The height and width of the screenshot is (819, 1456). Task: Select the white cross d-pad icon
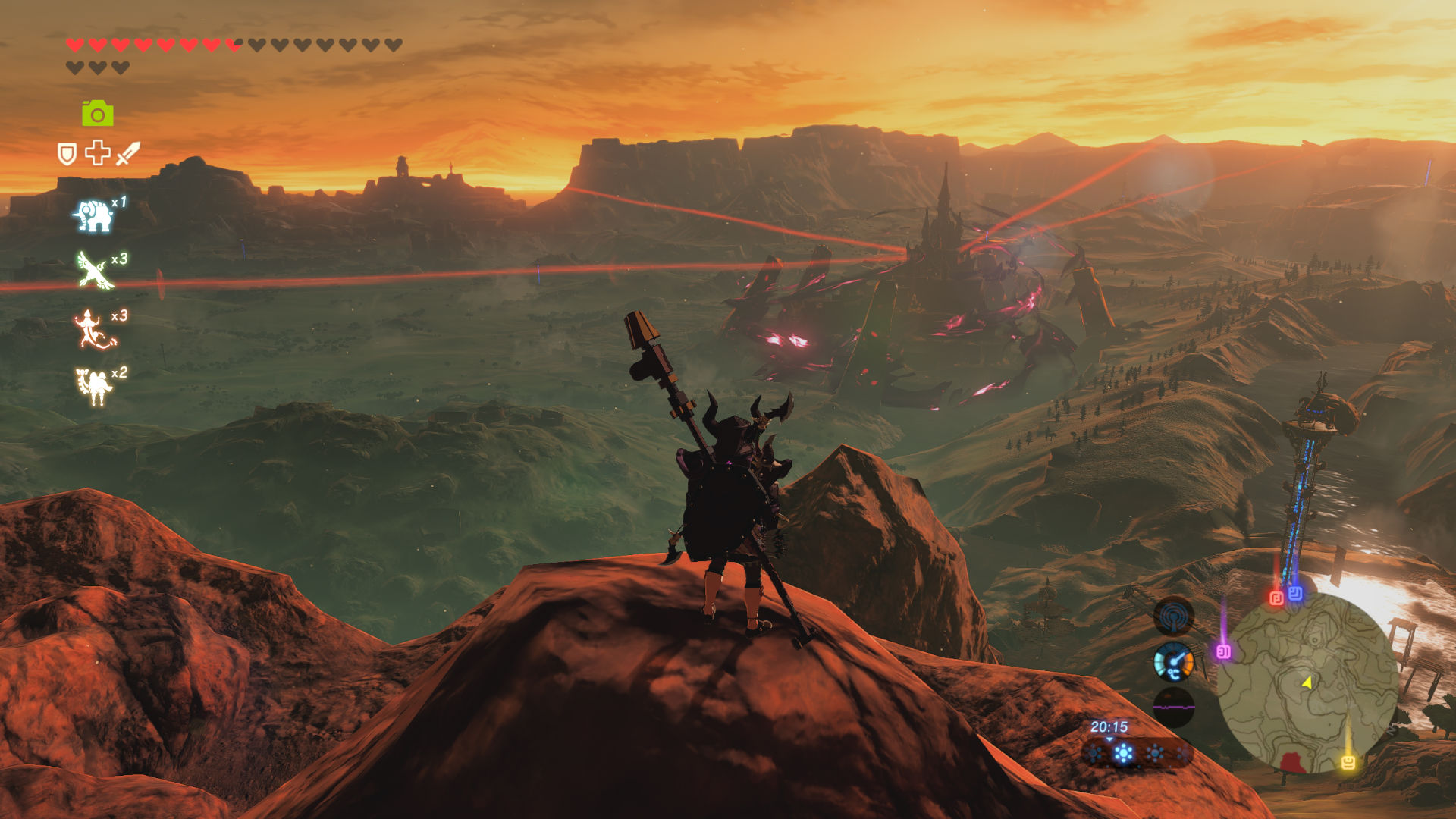[x=98, y=152]
